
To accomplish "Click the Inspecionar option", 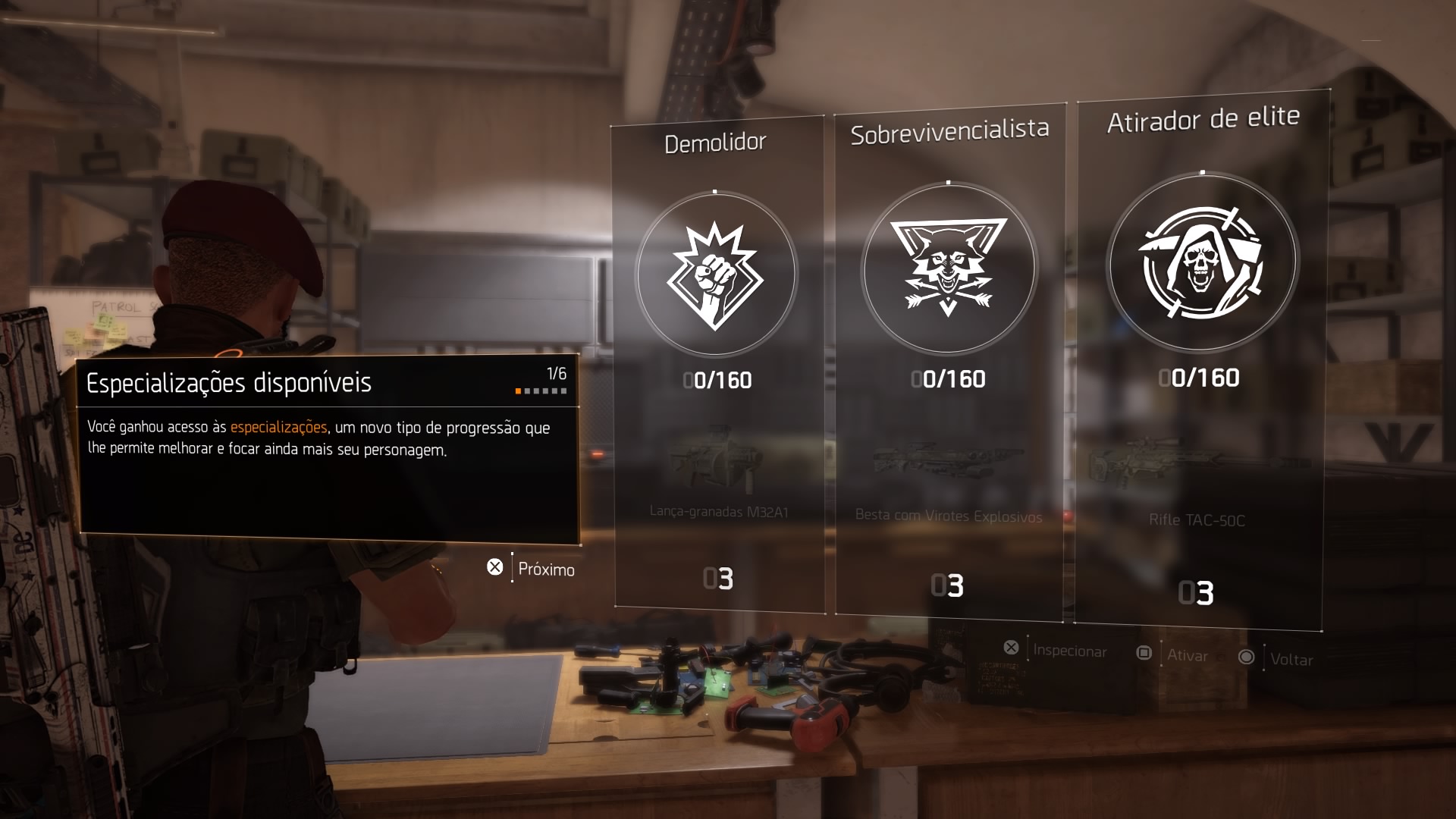I will click(1068, 651).
